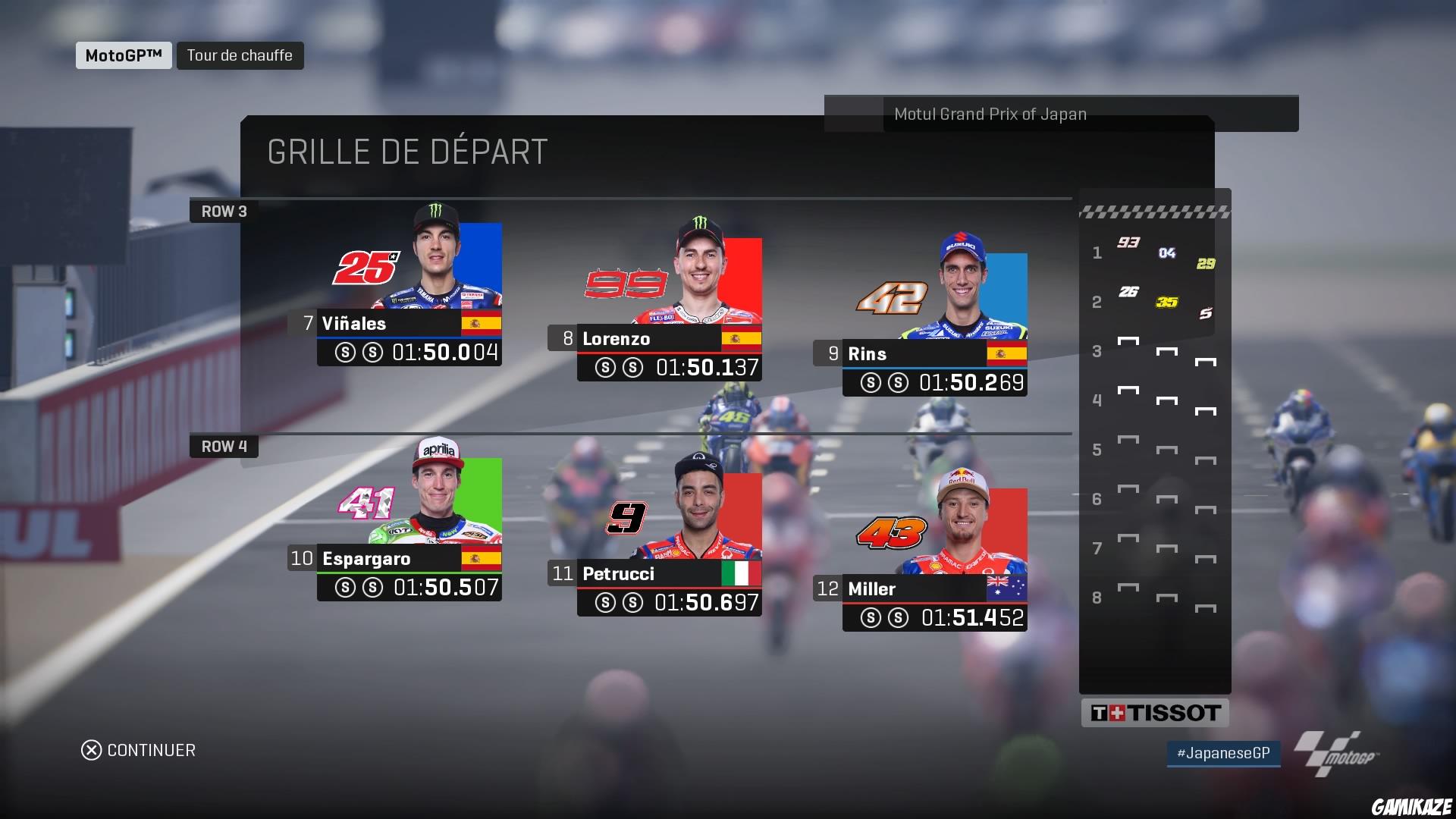Select the Tour de chauffe tab
Screen dimensions: 1456x819
240,55
